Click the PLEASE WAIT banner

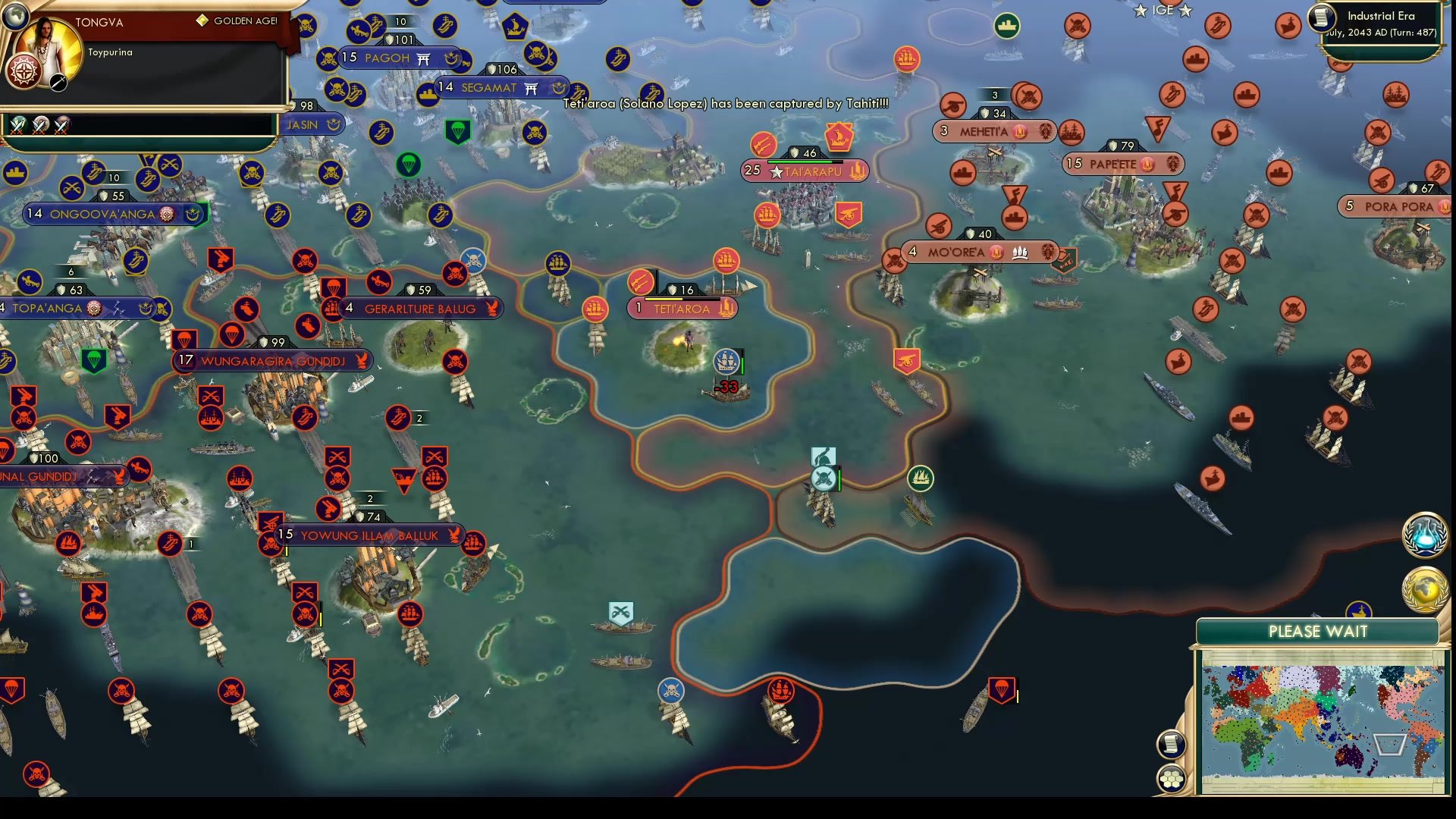pyautogui.click(x=1317, y=631)
